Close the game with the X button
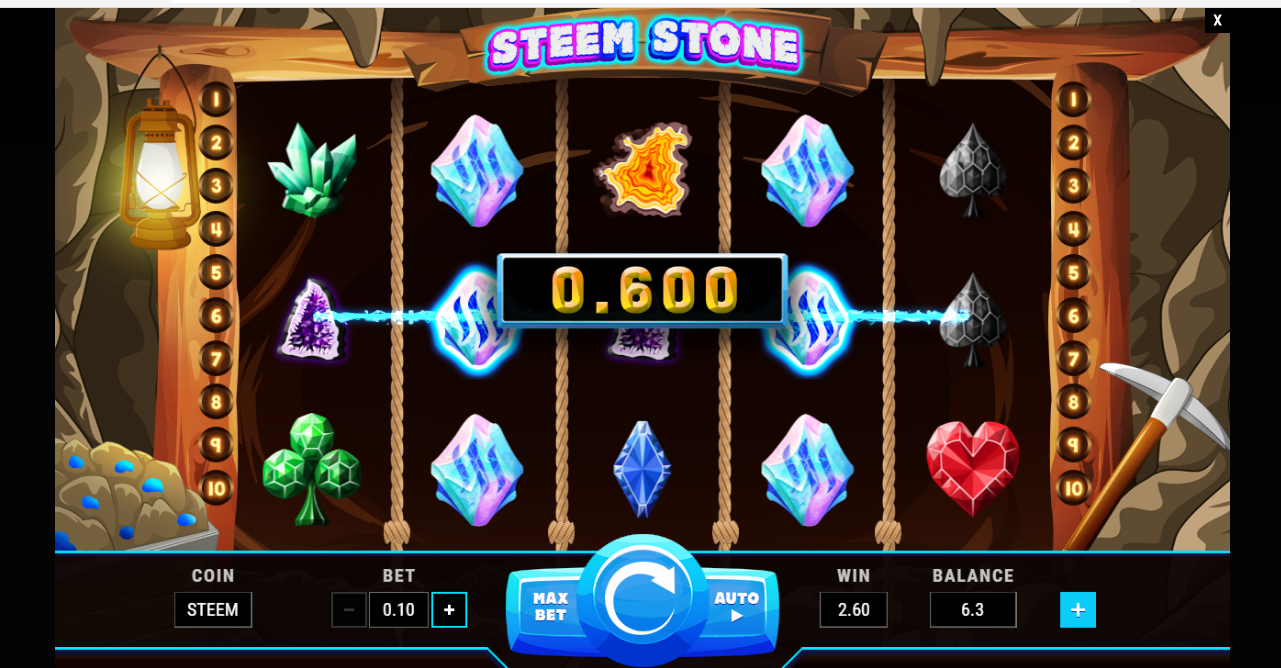 (x=1217, y=20)
